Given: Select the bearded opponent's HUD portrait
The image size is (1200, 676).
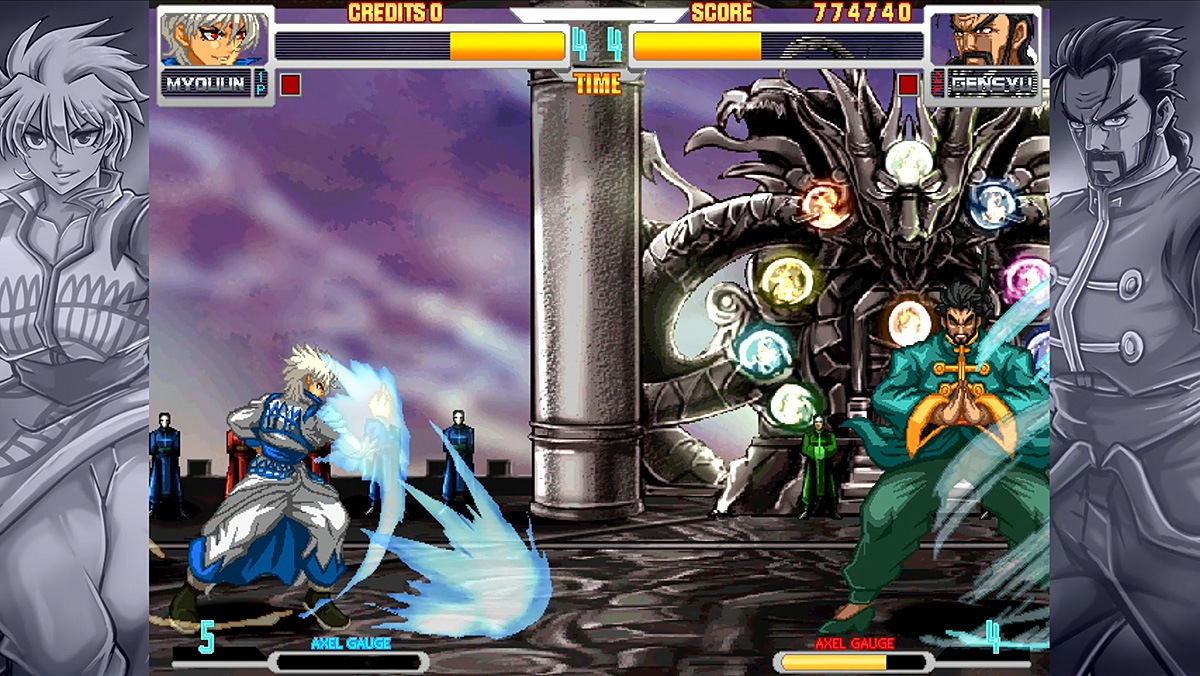Looking at the screenshot, I should [x=982, y=40].
